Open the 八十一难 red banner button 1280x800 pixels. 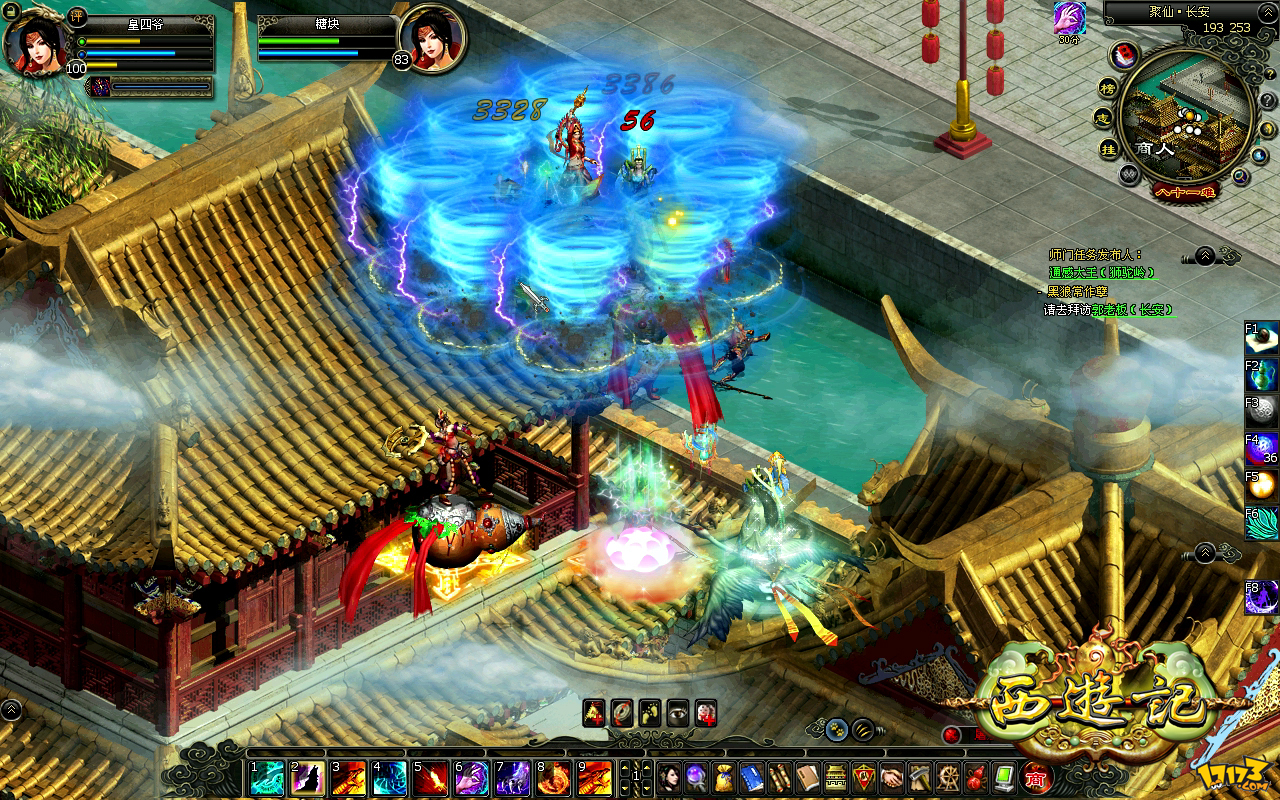(1185, 192)
